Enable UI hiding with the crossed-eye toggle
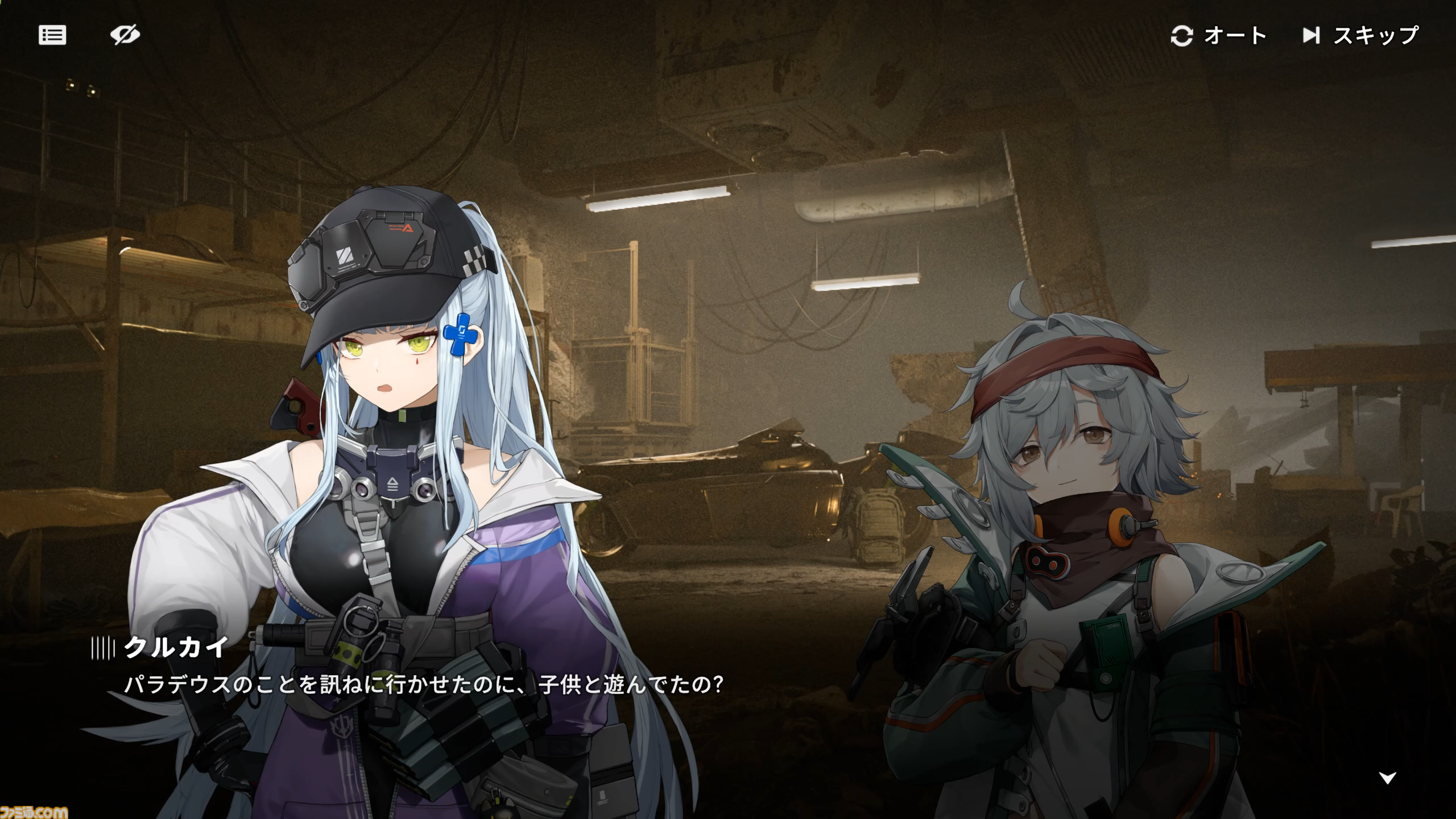Screen dimensions: 1456x819 pos(126,35)
